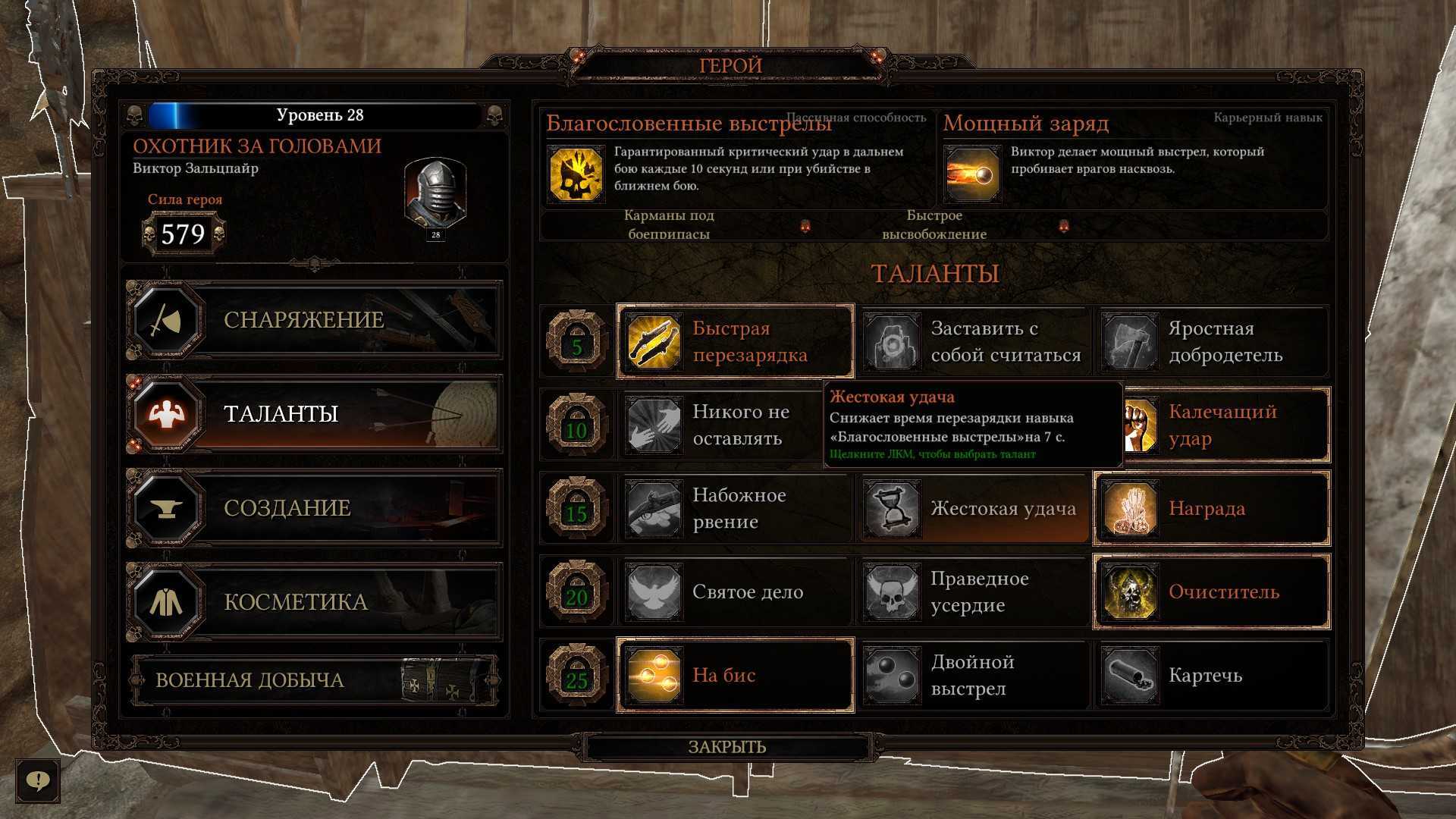The width and height of the screenshot is (1456, 819).
Task: Choose the Заставить с собой считаться talent
Action: (973, 342)
